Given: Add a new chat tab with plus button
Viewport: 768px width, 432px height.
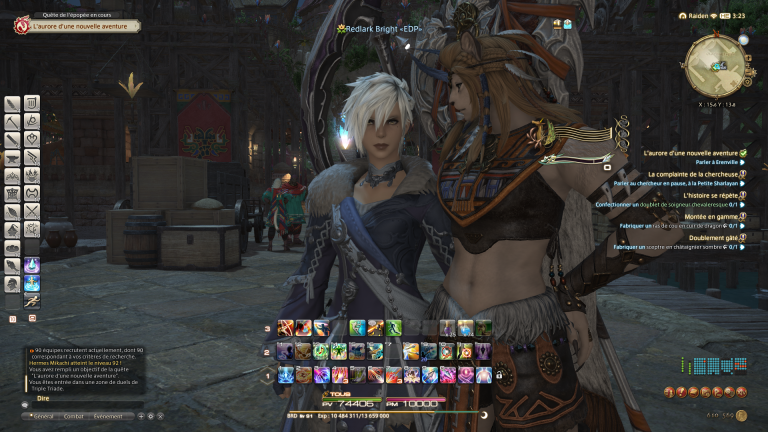Looking at the screenshot, I should pos(143,415).
